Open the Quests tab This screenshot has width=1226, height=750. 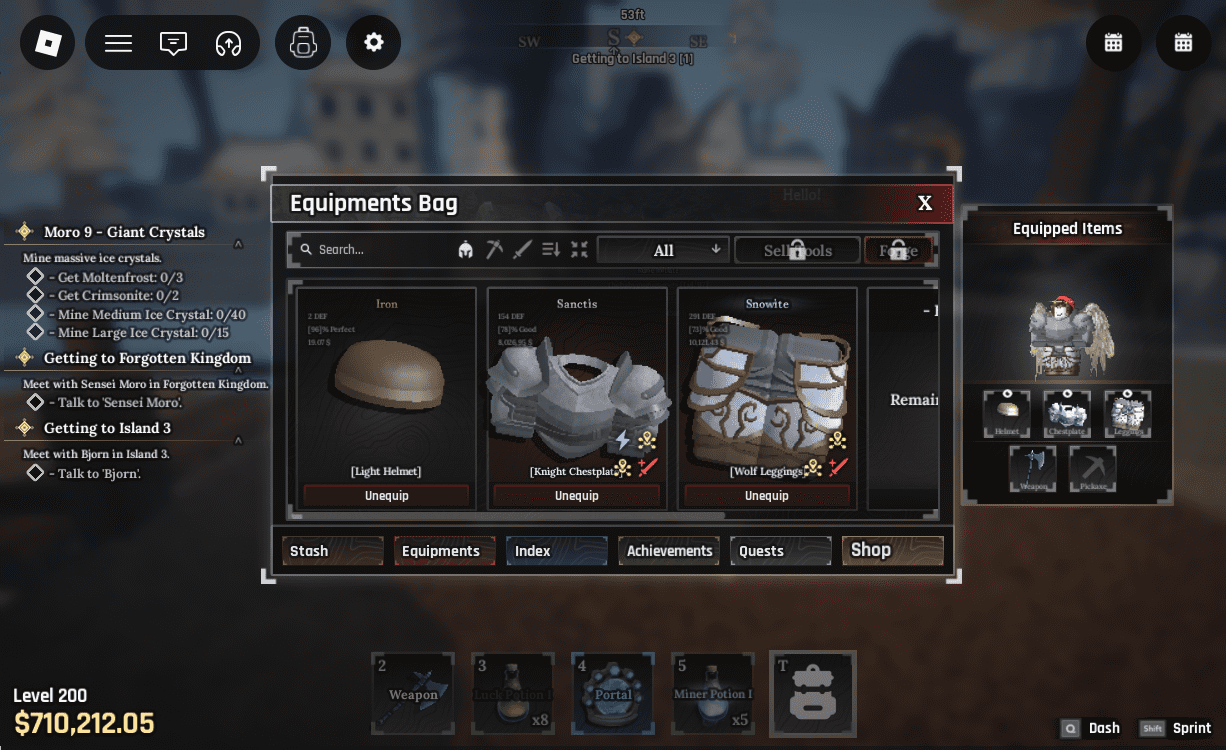(781, 551)
